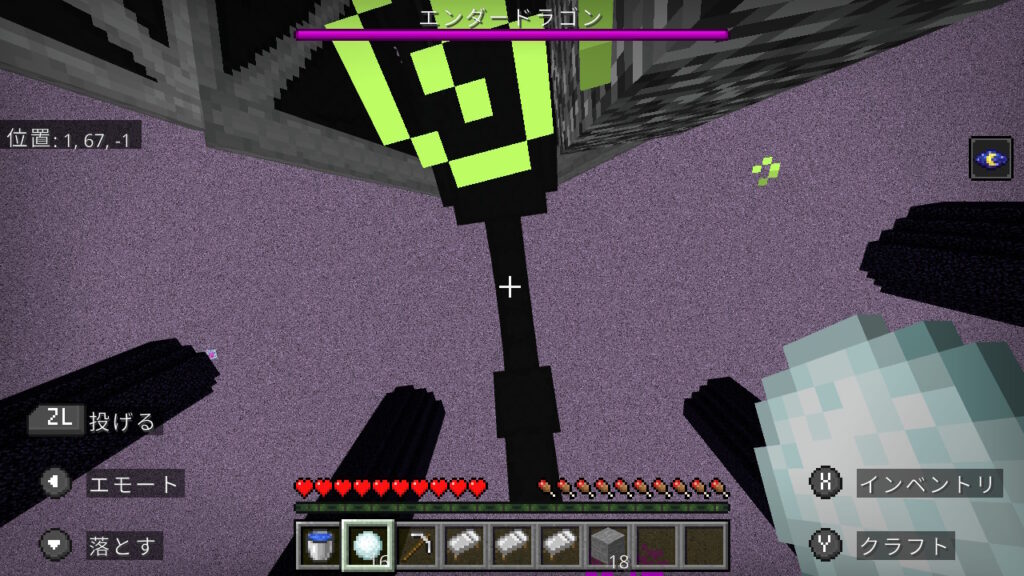Choose the iron pickaxe hotbar slot
The image size is (1024, 576).
(415, 546)
